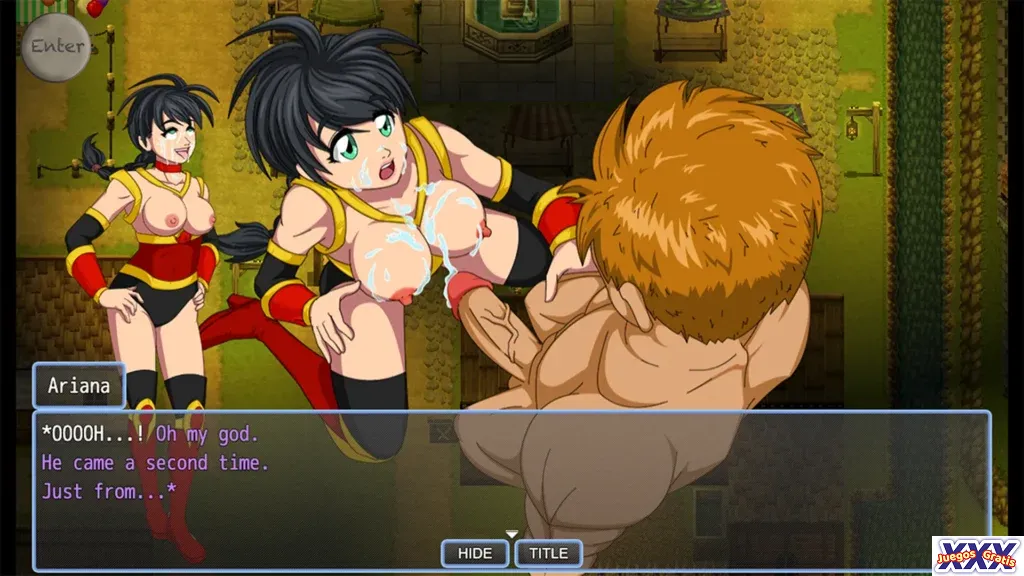Click the Ariana speaker name box

click(x=79, y=386)
